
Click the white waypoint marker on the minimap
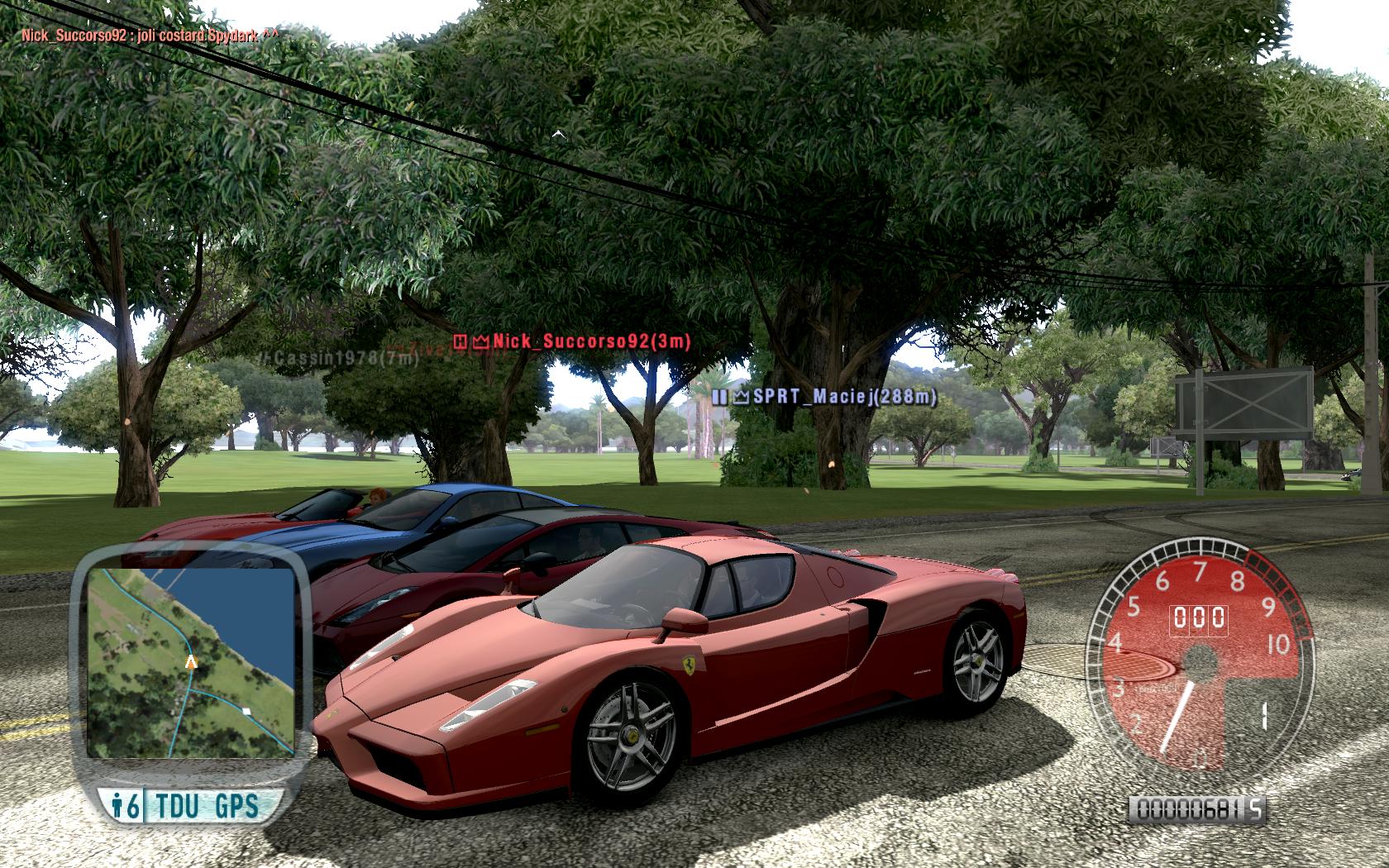[245, 710]
